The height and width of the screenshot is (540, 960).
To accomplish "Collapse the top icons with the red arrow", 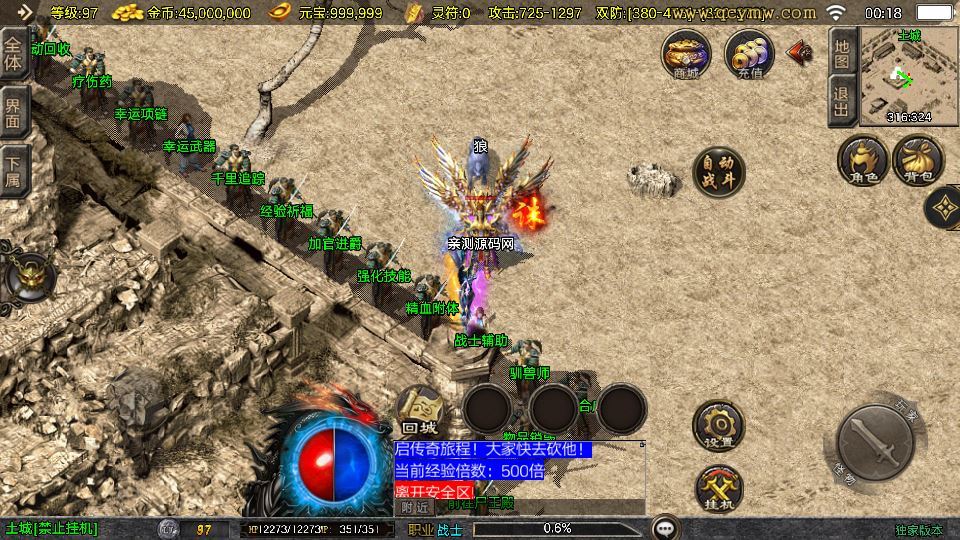I will 799,52.
